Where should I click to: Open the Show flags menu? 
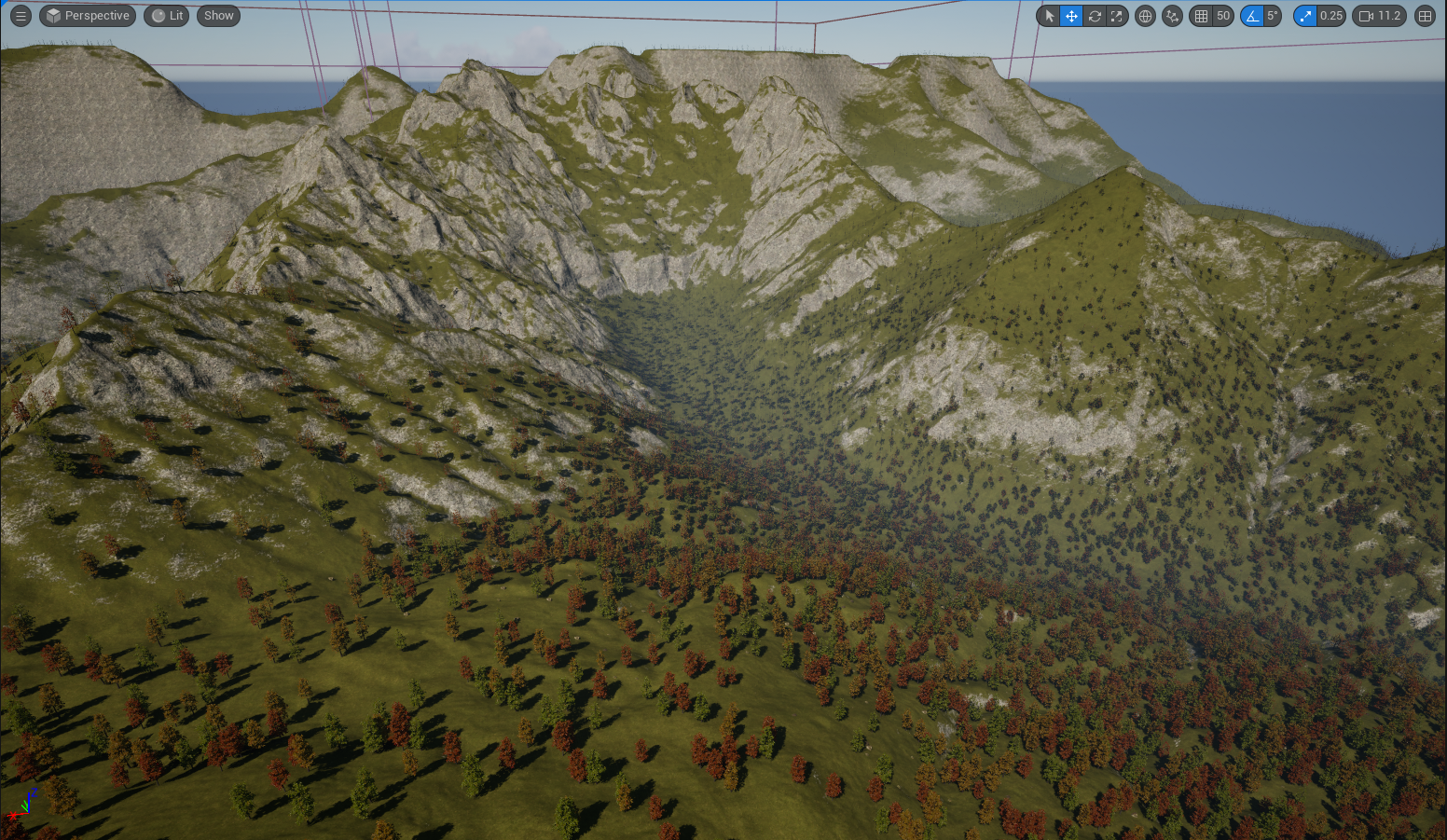tap(218, 16)
